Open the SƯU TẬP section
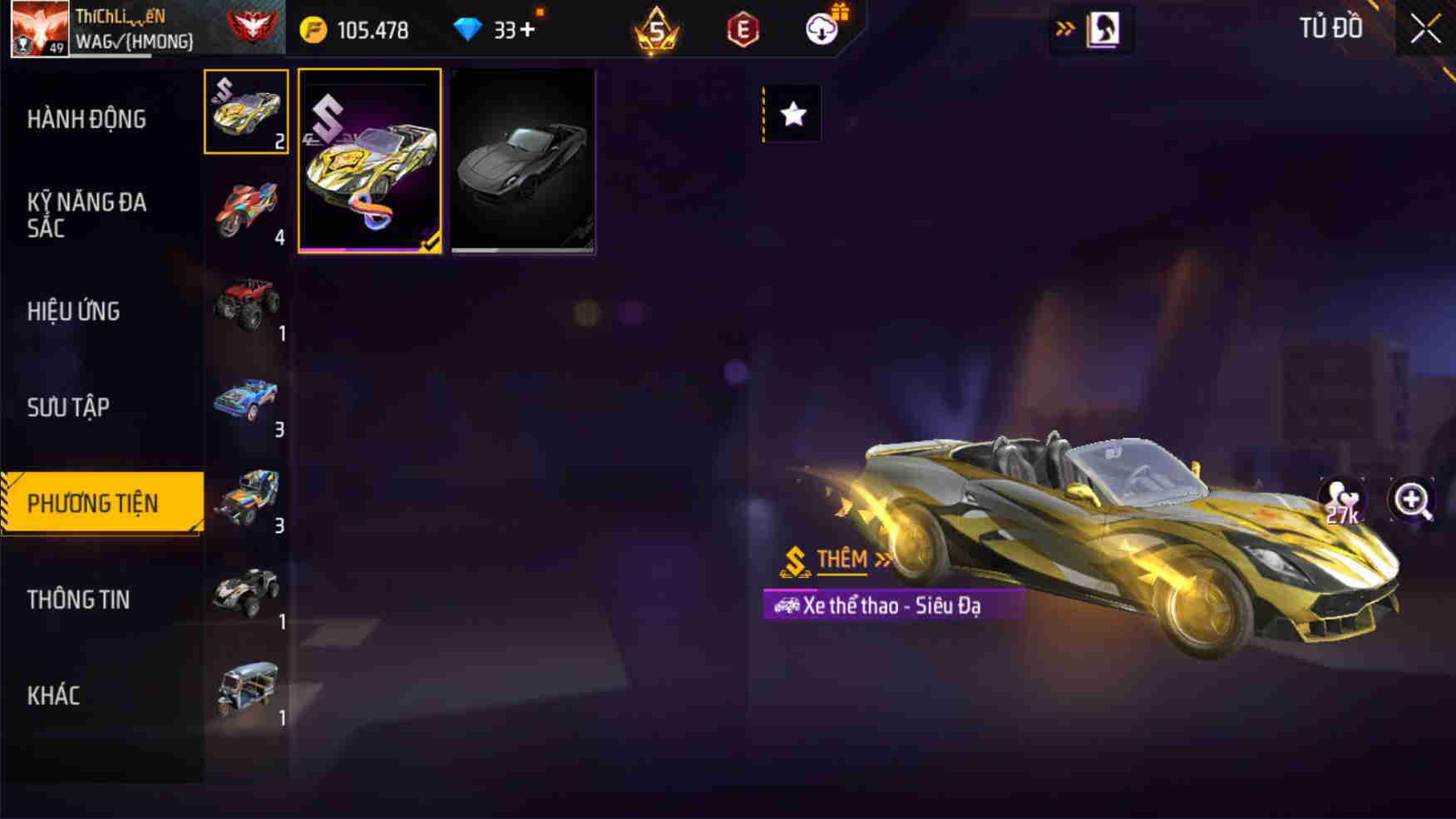Viewport: 1456px width, 819px height. (x=68, y=407)
